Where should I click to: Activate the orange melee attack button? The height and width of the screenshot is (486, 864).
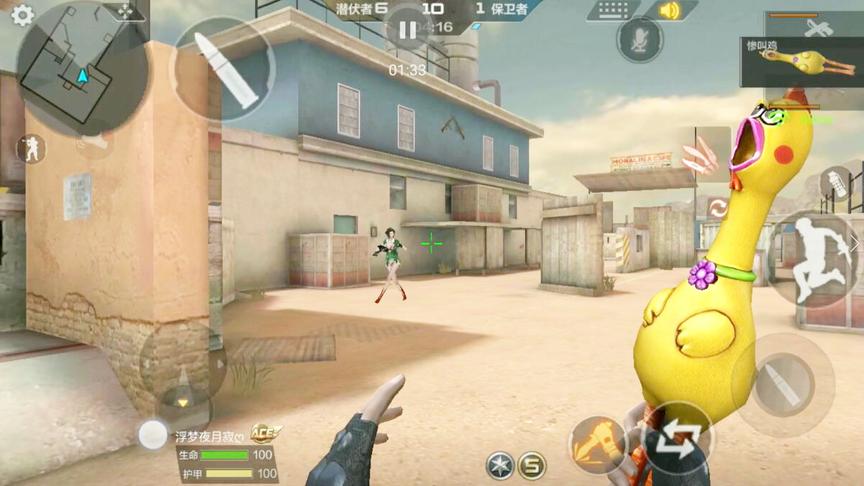coord(597,443)
